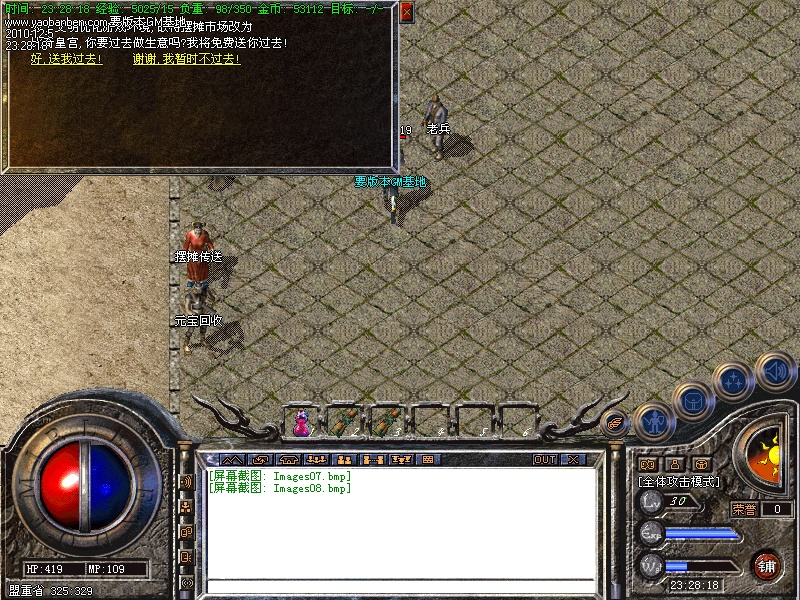800x600 pixels.
Task: Decline with "谢谢,我暂时不过去!"
Action: [186, 59]
